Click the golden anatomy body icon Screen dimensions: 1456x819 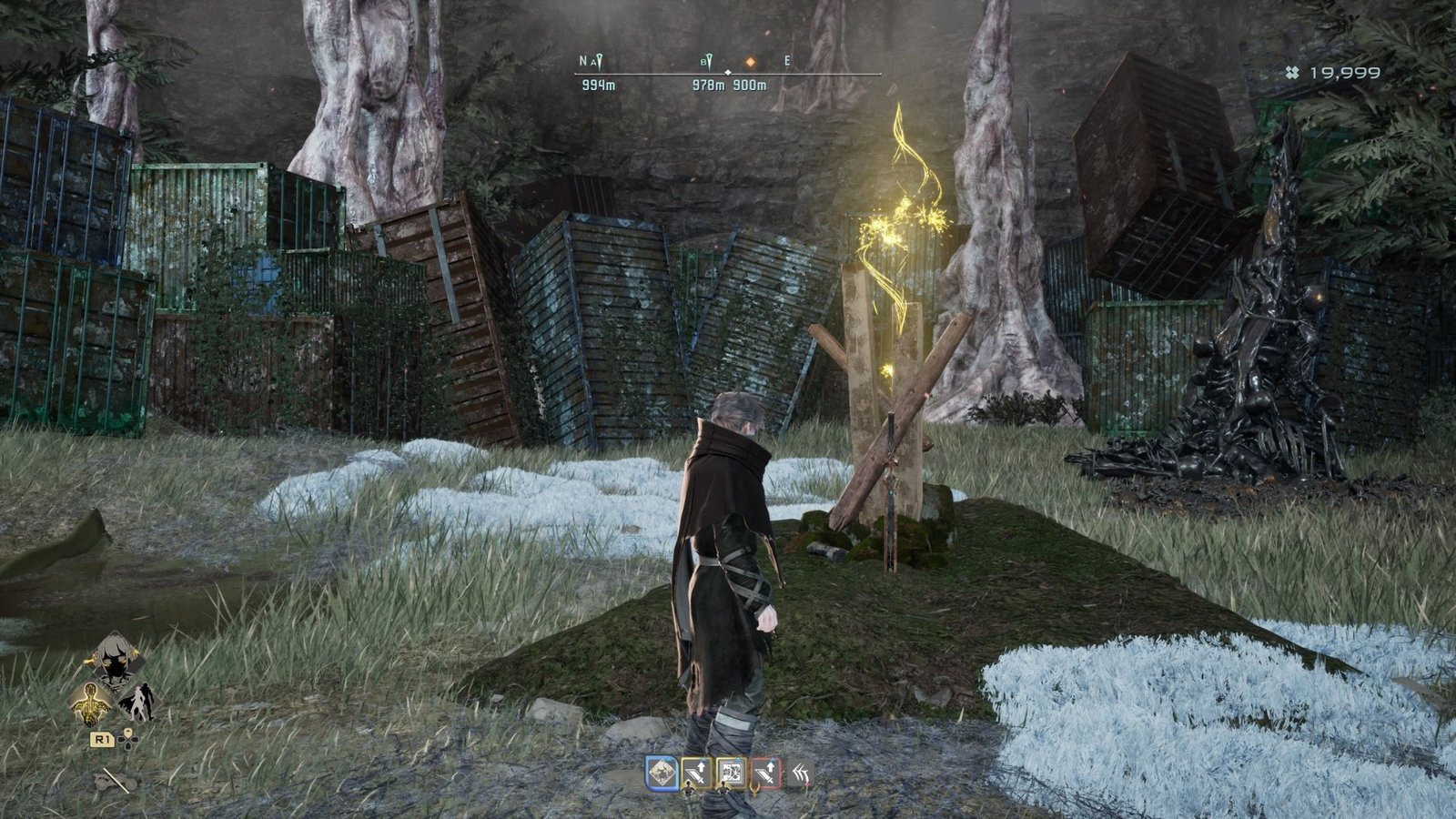click(x=91, y=703)
